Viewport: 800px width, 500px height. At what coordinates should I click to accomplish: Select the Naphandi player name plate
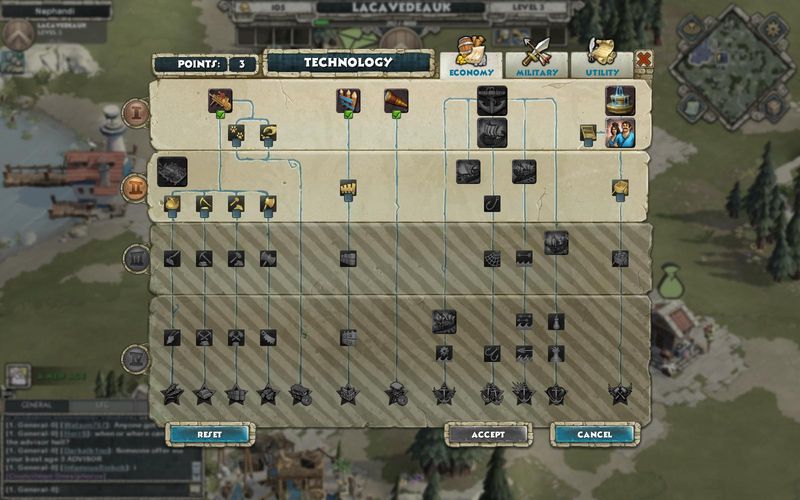55,11
